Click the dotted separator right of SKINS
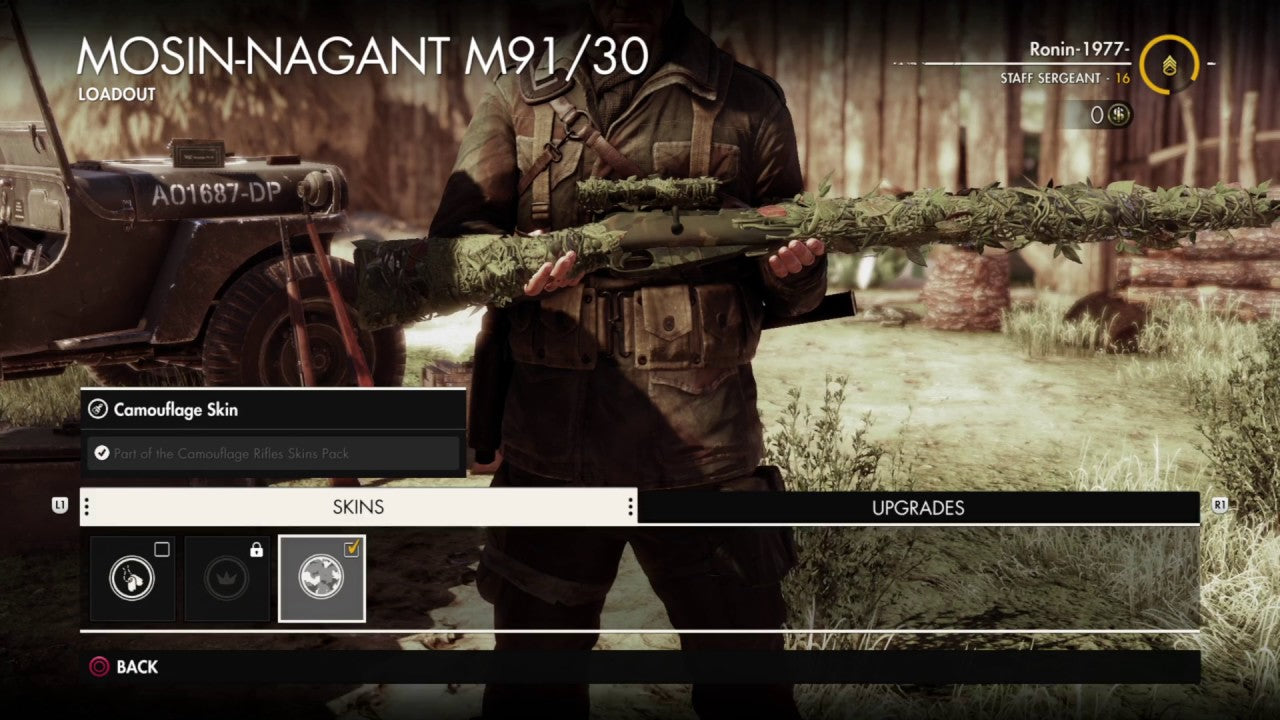The height and width of the screenshot is (720, 1280). (x=629, y=507)
